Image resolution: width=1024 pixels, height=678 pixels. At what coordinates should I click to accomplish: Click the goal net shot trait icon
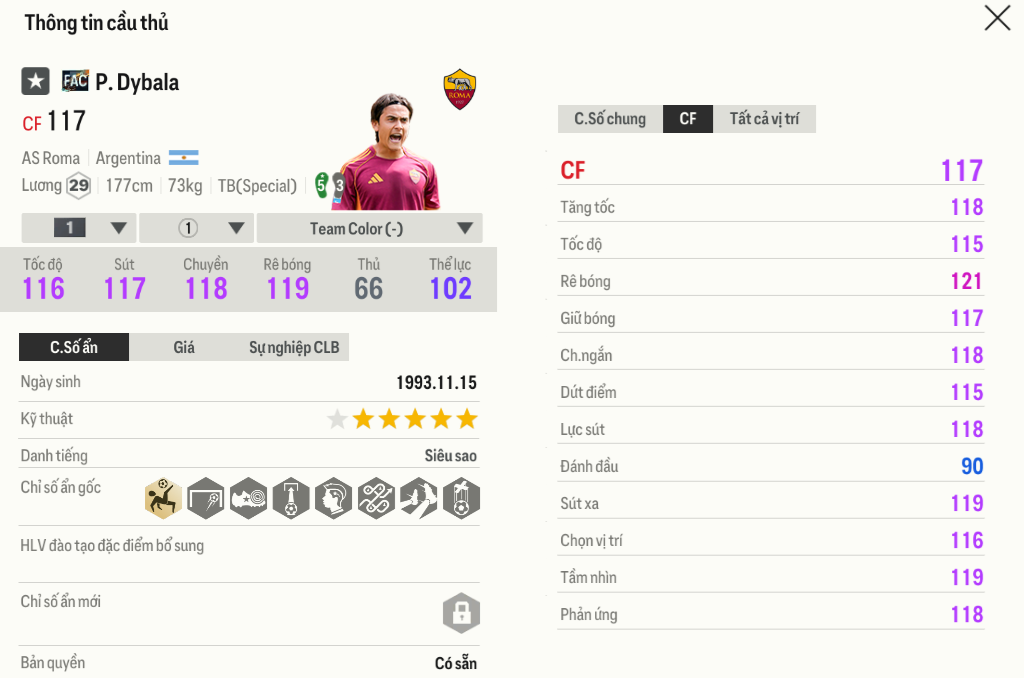(x=205, y=497)
